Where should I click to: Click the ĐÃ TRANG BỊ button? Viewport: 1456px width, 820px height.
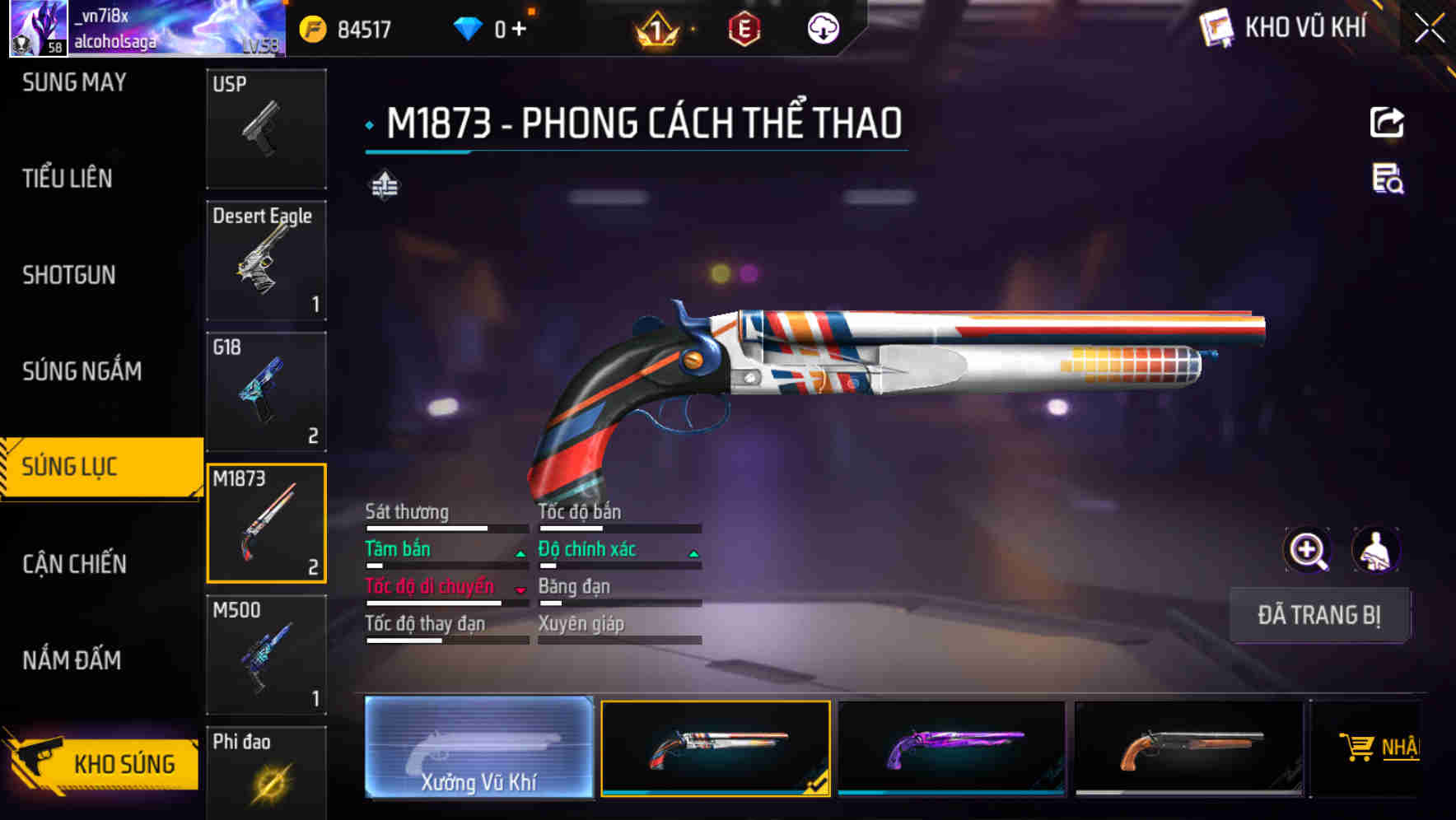(x=1319, y=615)
